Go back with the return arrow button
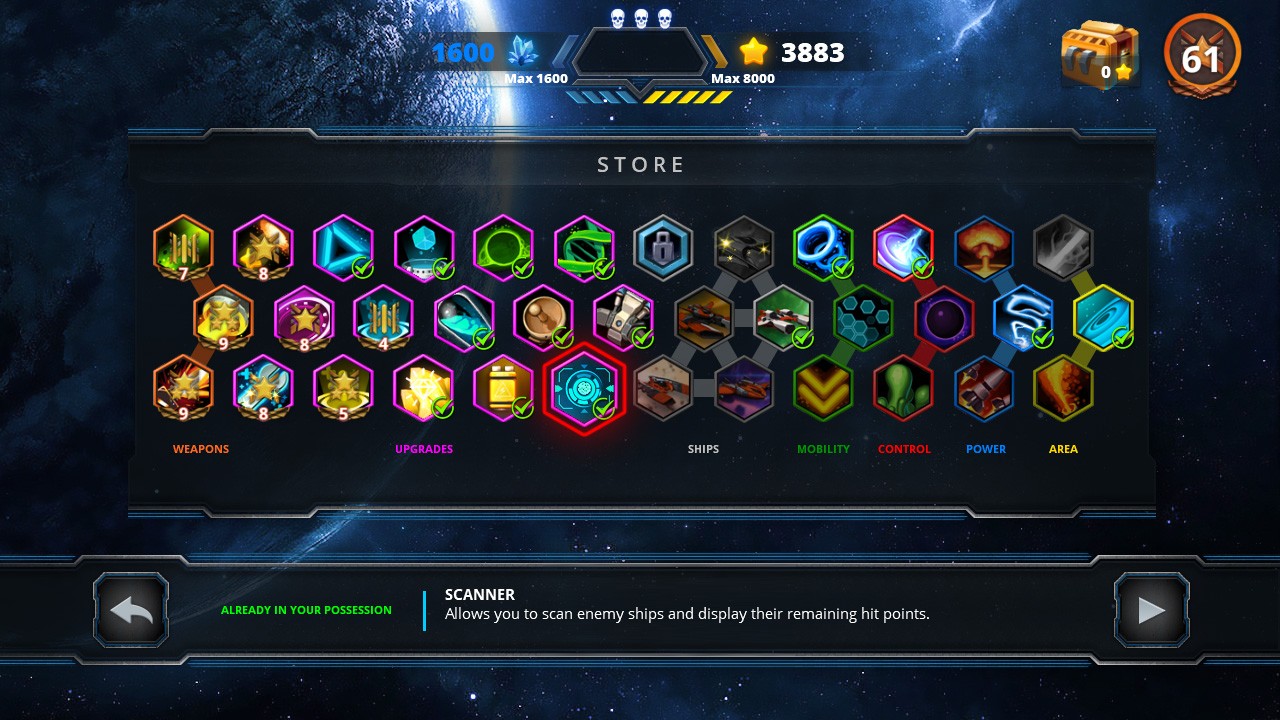This screenshot has height=720, width=1280. coord(131,610)
